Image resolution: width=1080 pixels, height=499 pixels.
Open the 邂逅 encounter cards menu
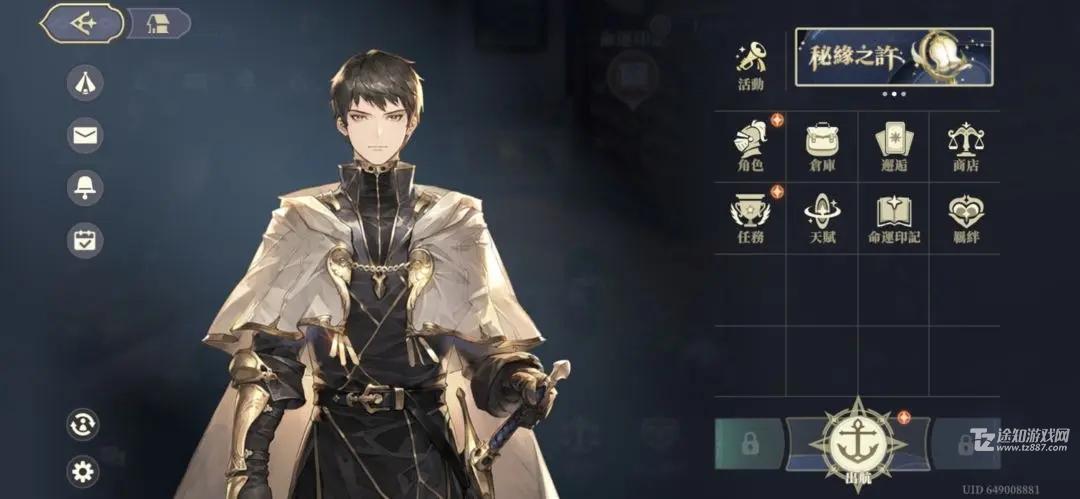pos(893,147)
